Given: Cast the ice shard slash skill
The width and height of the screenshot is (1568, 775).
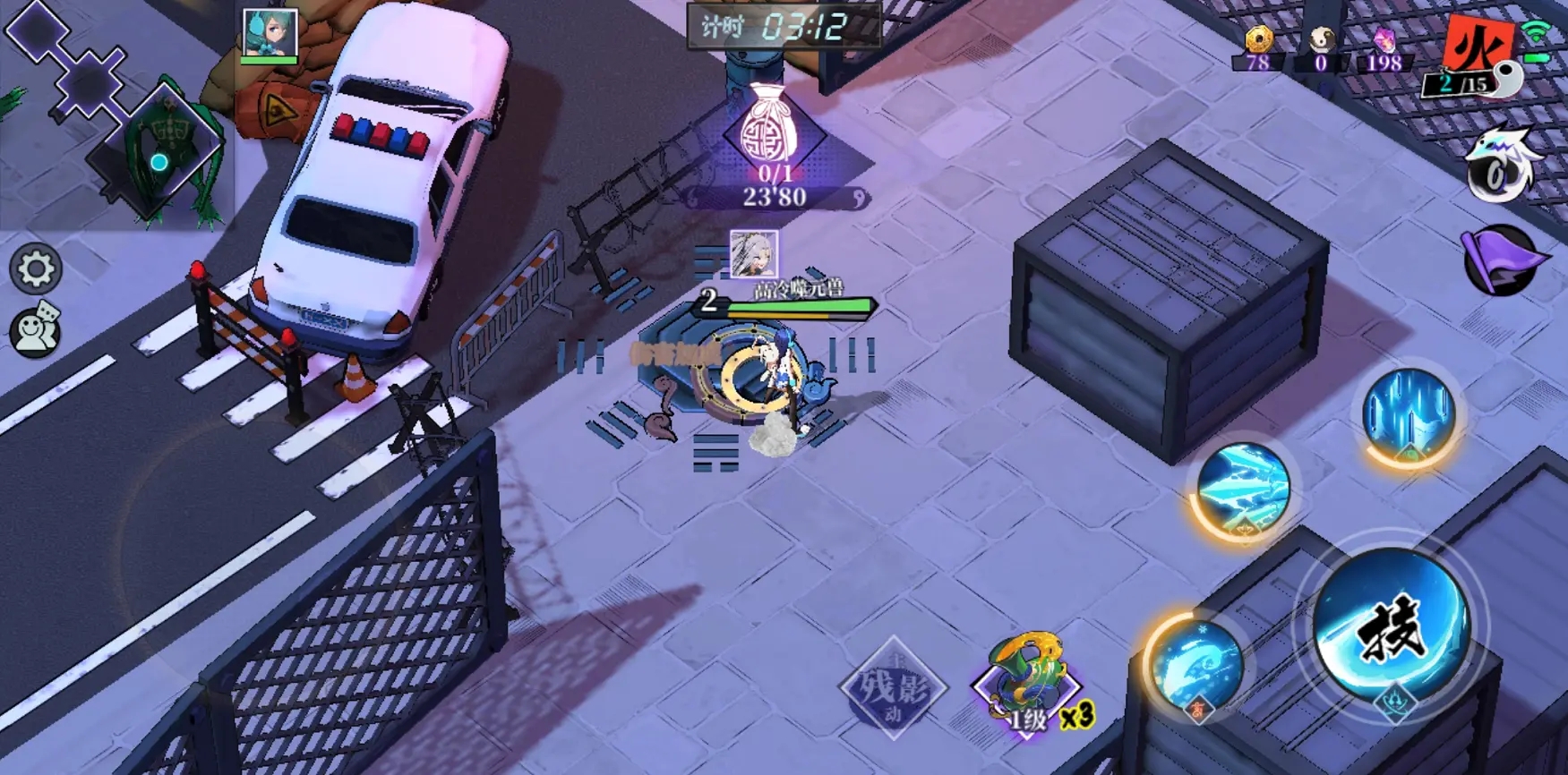Looking at the screenshot, I should click(x=1243, y=490).
